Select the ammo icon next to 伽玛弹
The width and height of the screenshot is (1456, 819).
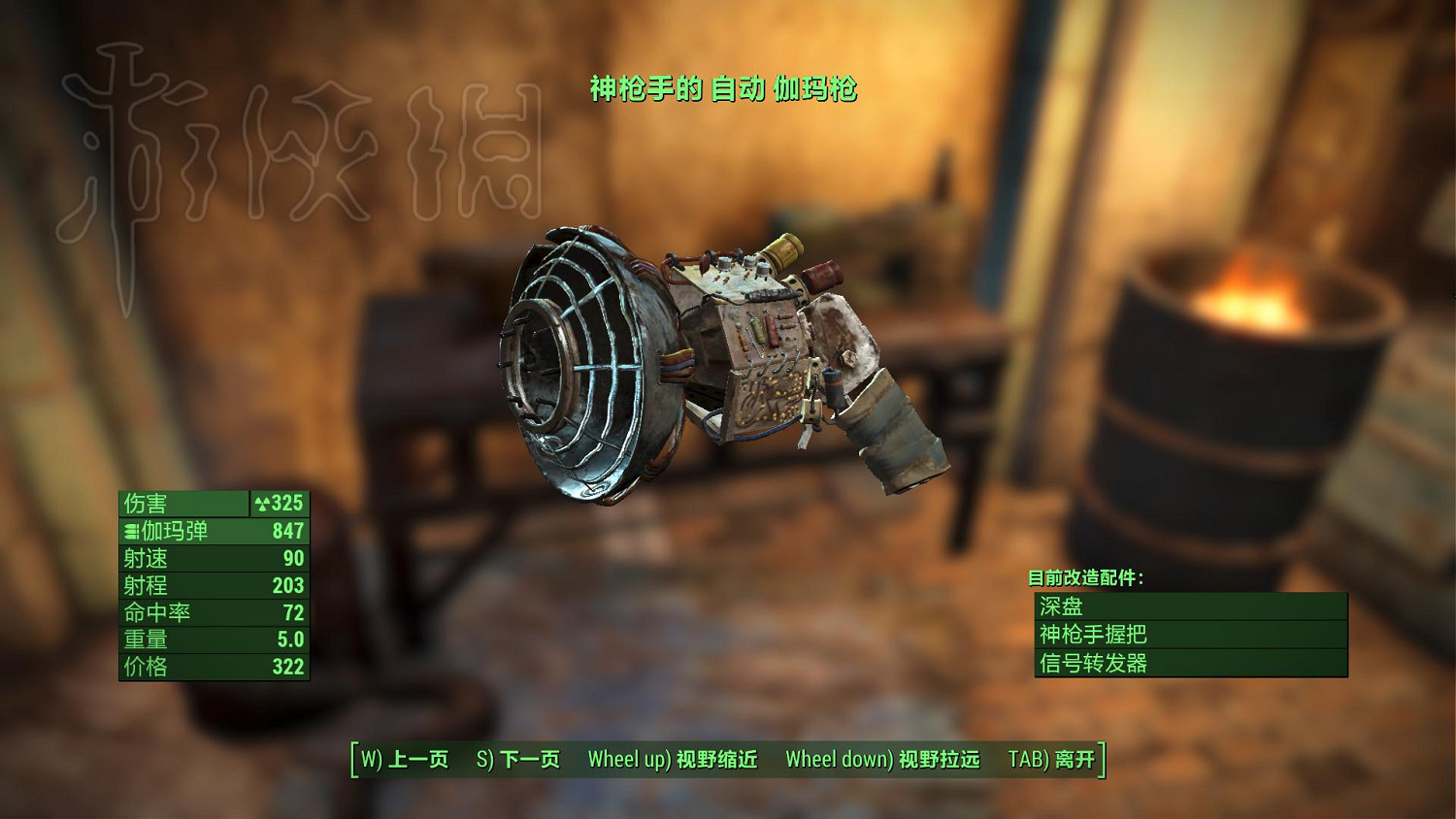(x=131, y=532)
